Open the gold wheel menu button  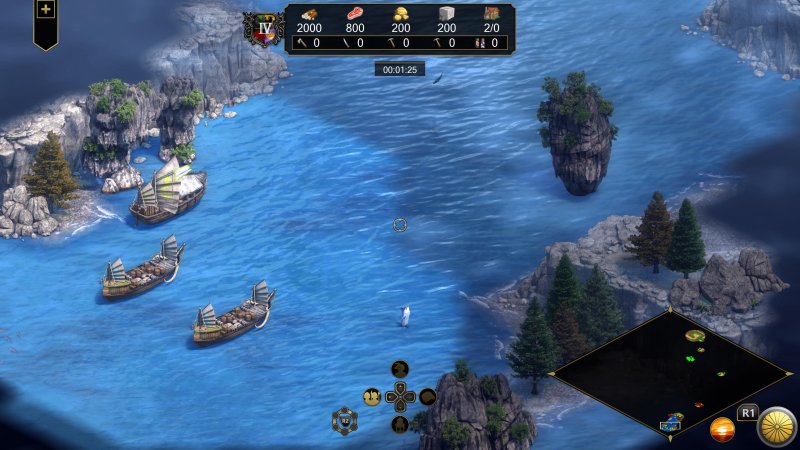click(776, 427)
